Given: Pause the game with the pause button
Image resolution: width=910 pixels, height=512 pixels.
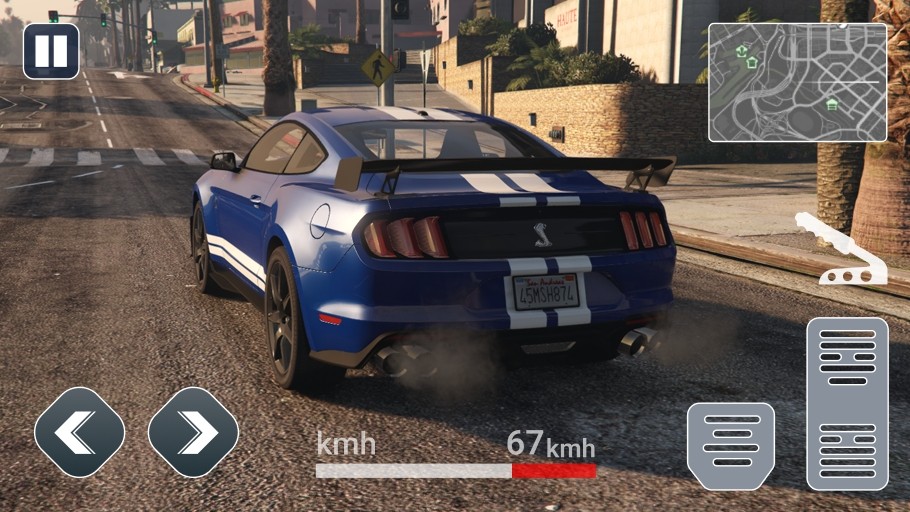Looking at the screenshot, I should point(51,51).
